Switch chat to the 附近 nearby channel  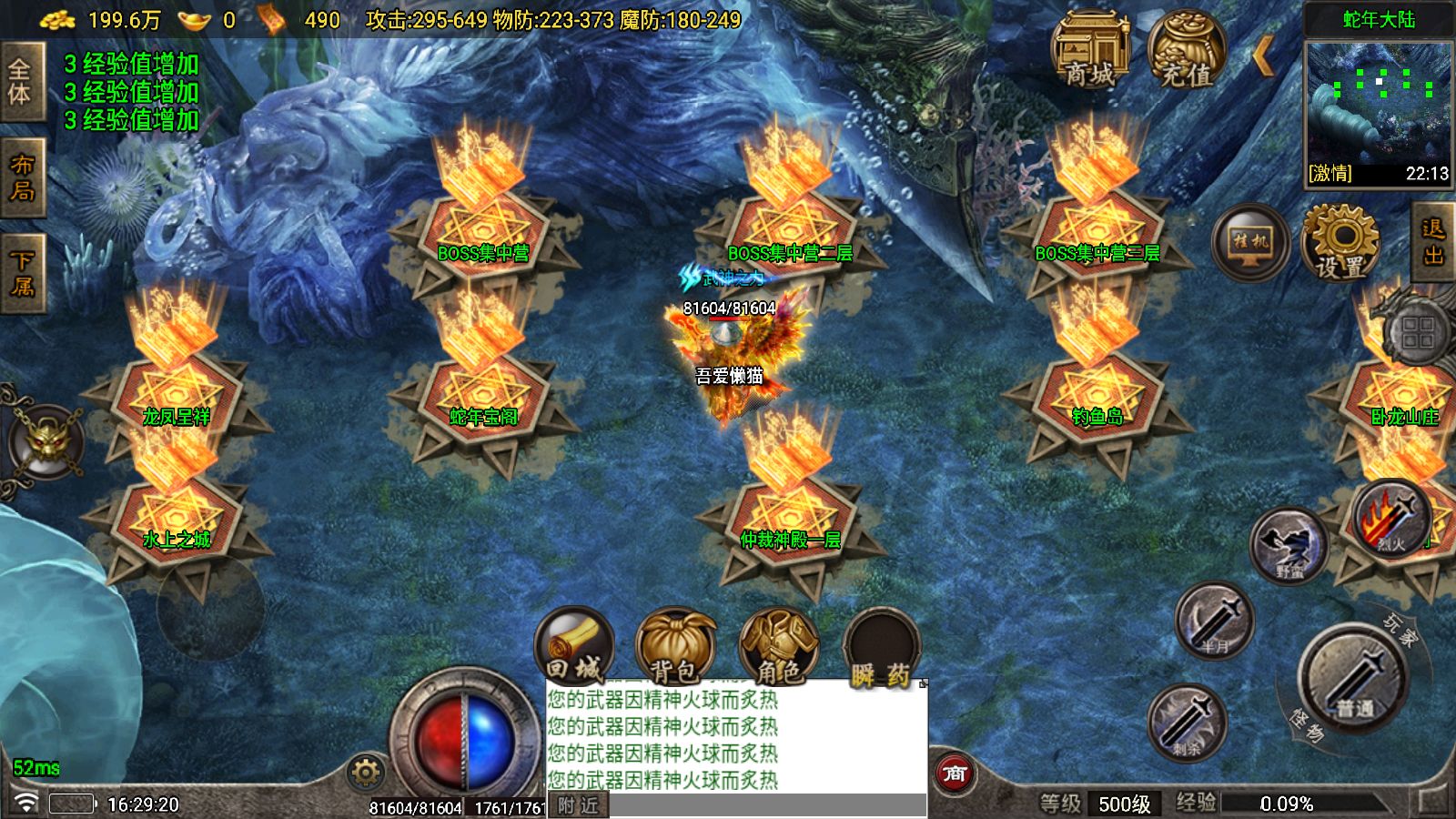click(579, 805)
